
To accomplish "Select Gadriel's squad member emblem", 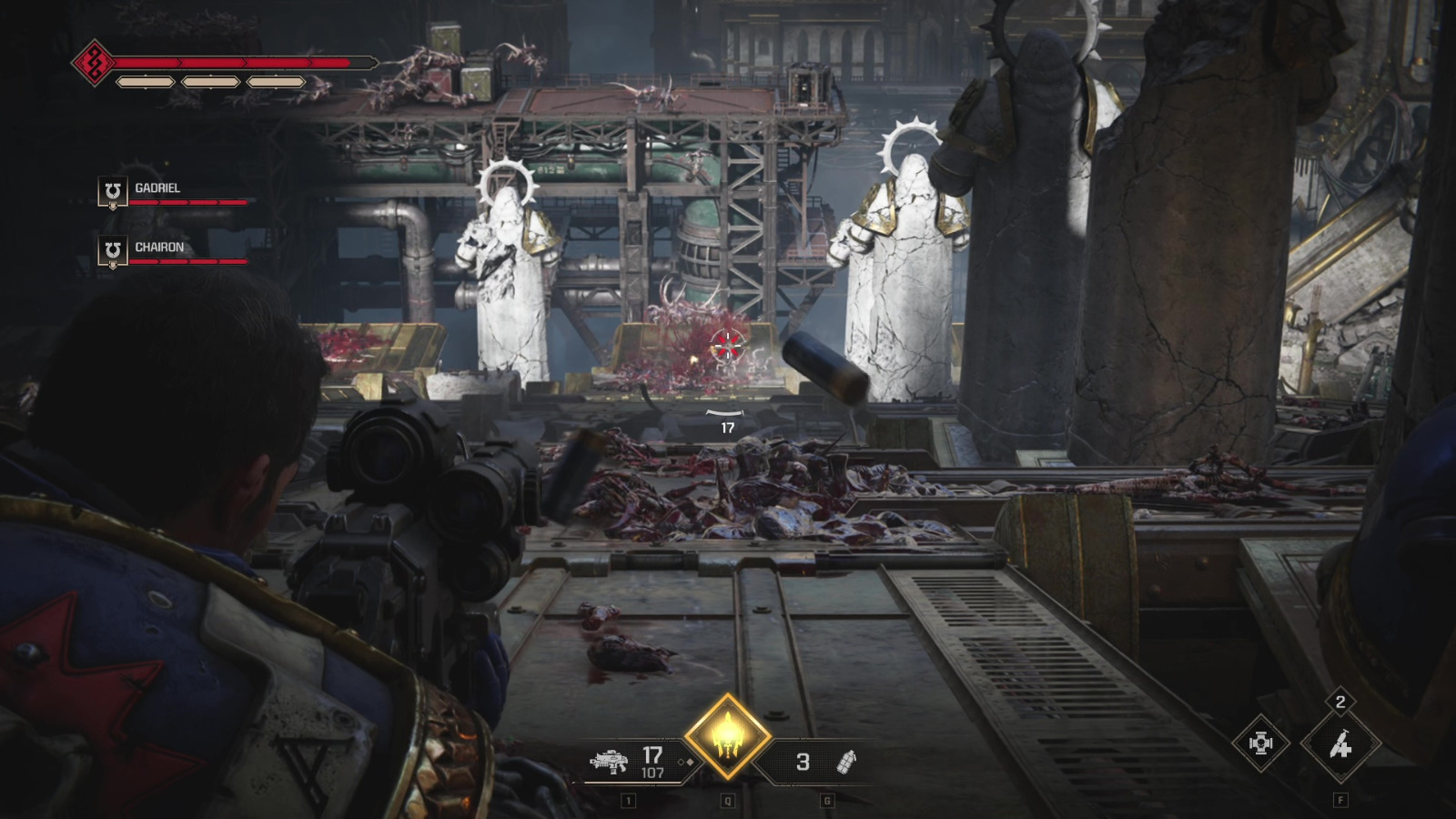I will click(113, 192).
